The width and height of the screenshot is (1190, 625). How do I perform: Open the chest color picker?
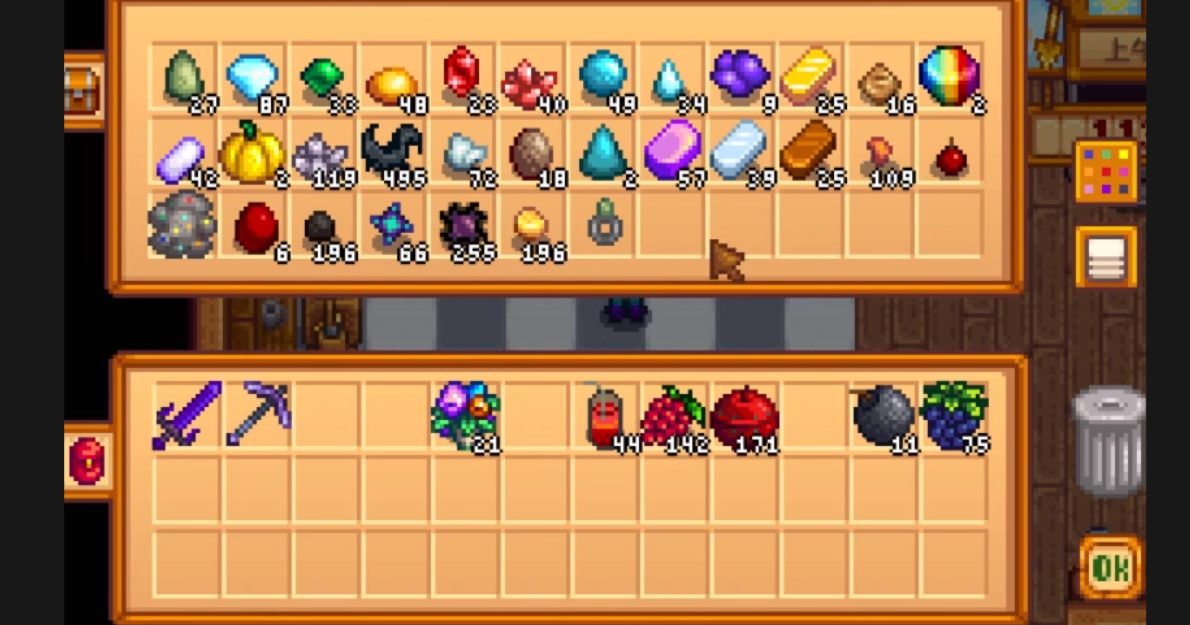[1106, 171]
